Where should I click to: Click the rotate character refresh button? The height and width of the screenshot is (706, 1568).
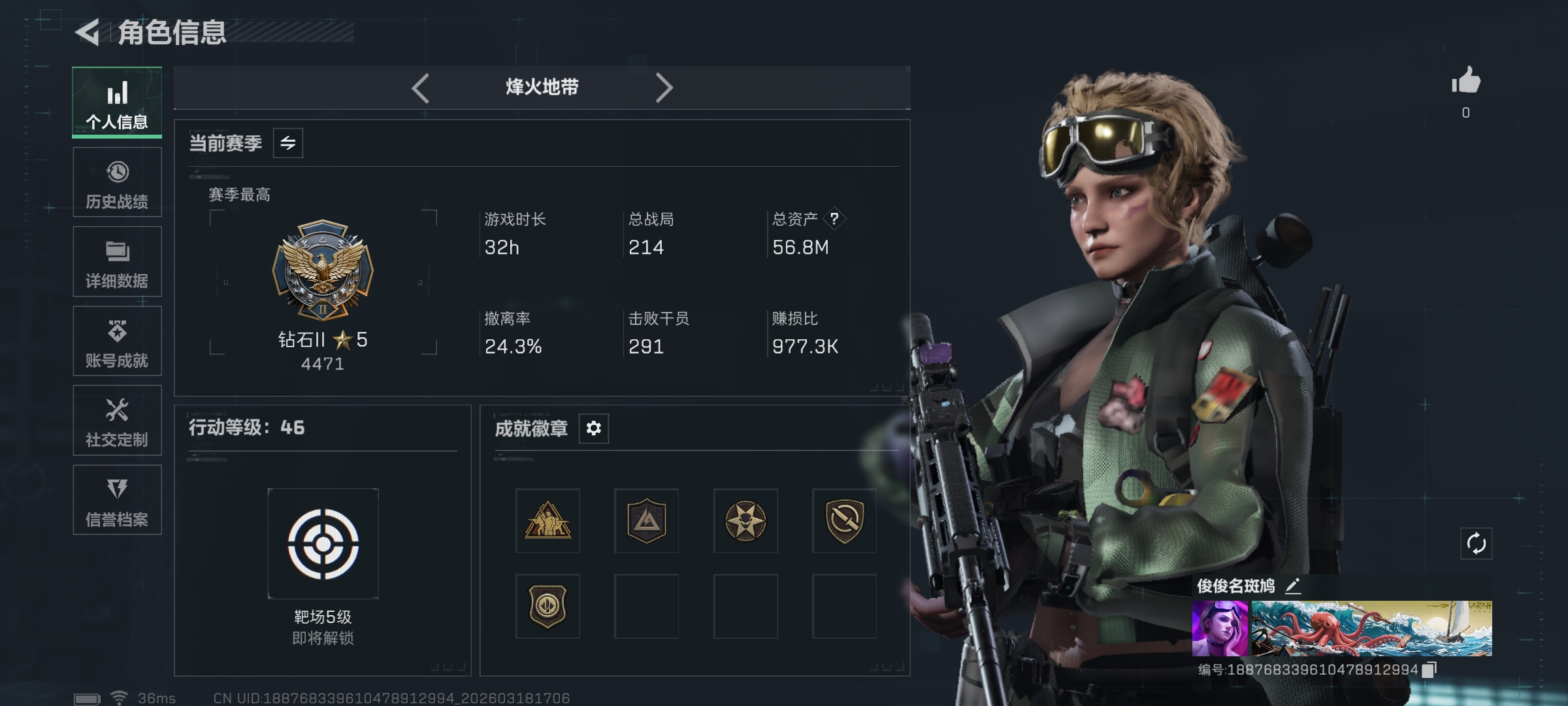(1476, 543)
